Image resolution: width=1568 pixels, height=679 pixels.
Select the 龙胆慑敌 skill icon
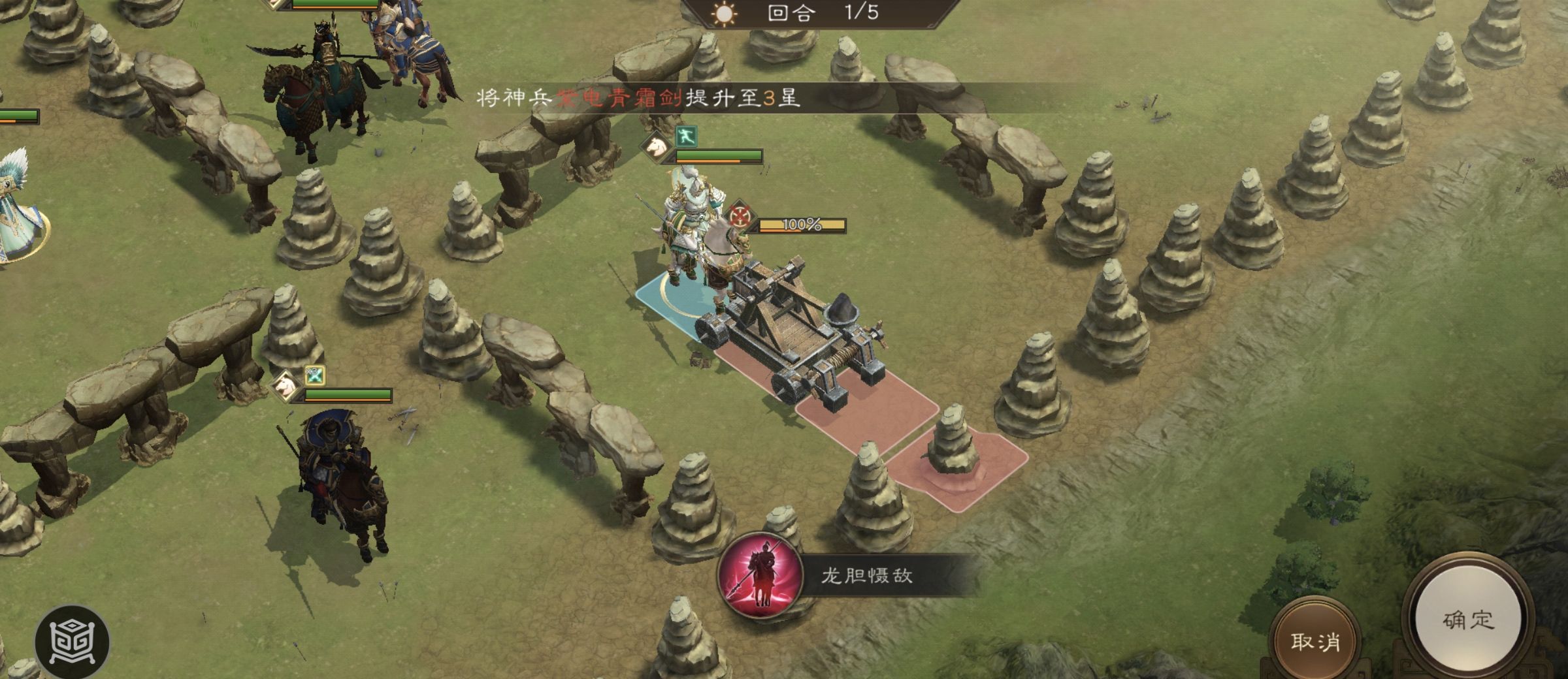coord(760,576)
